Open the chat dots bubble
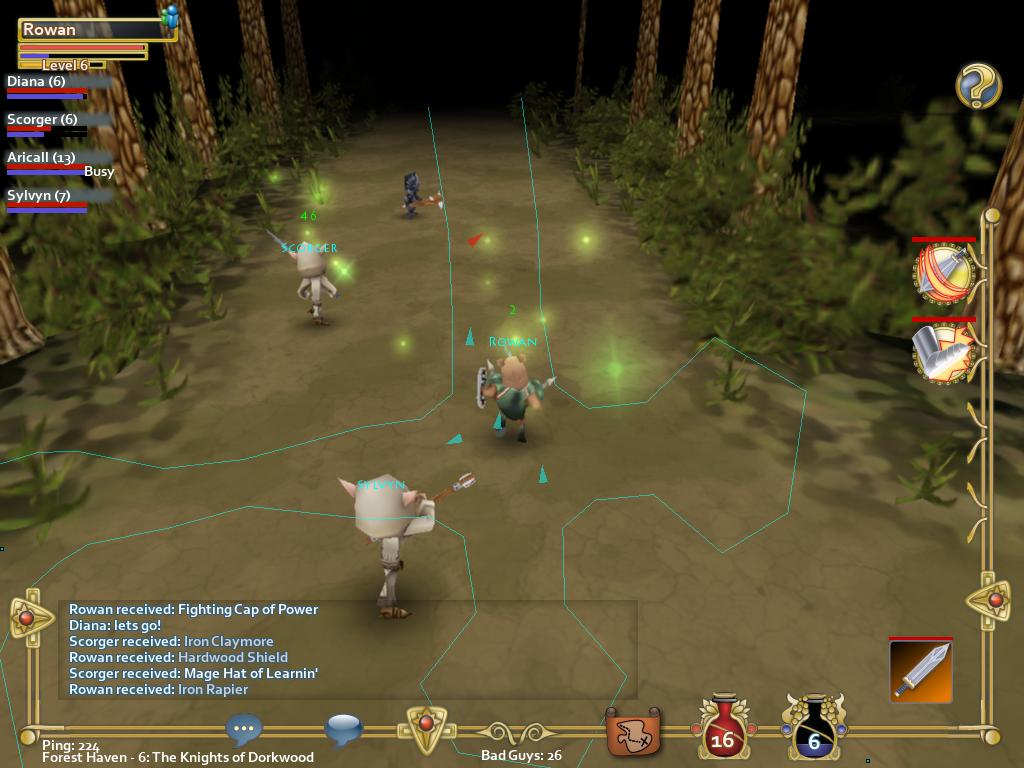Image resolution: width=1024 pixels, height=768 pixels. (244, 730)
